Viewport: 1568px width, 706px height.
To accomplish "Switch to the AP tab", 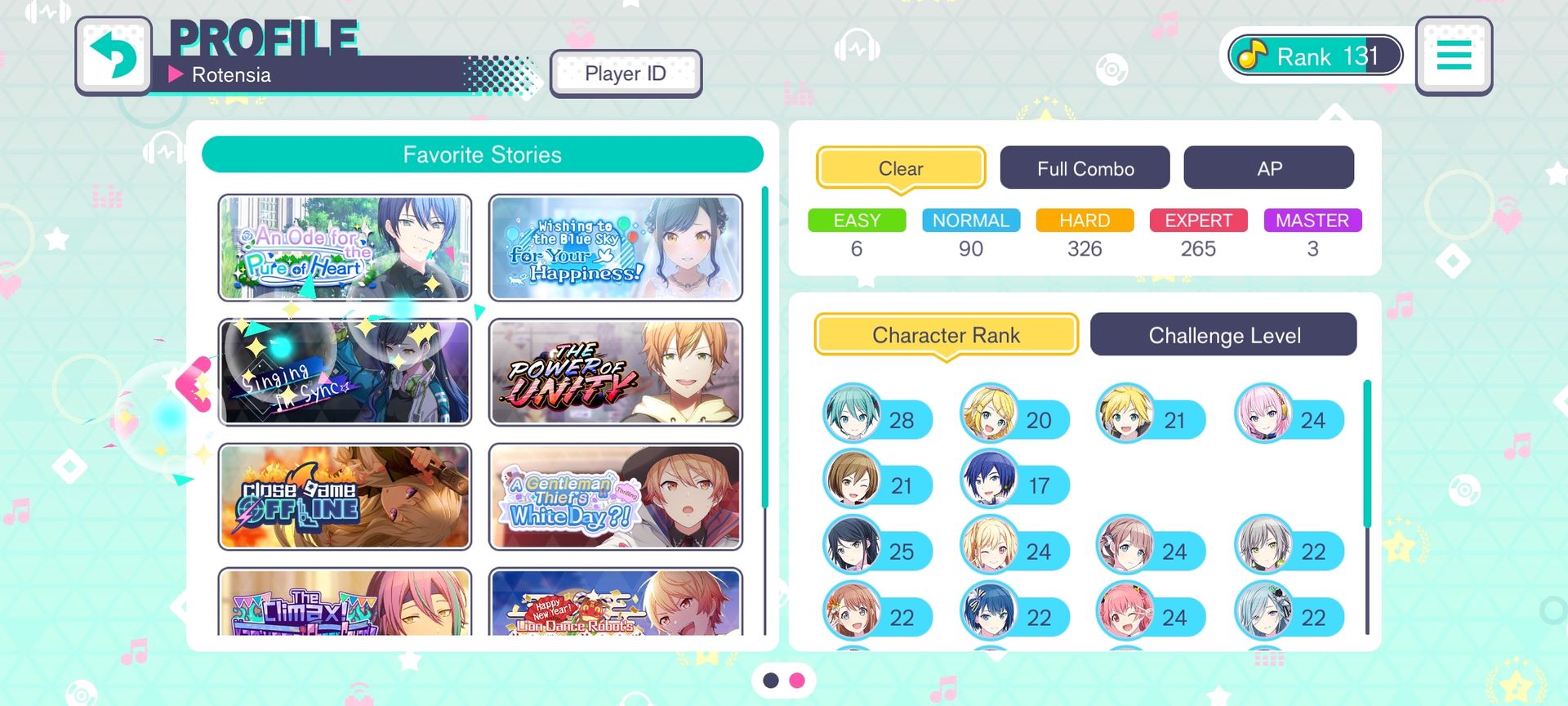I will 1268,168.
